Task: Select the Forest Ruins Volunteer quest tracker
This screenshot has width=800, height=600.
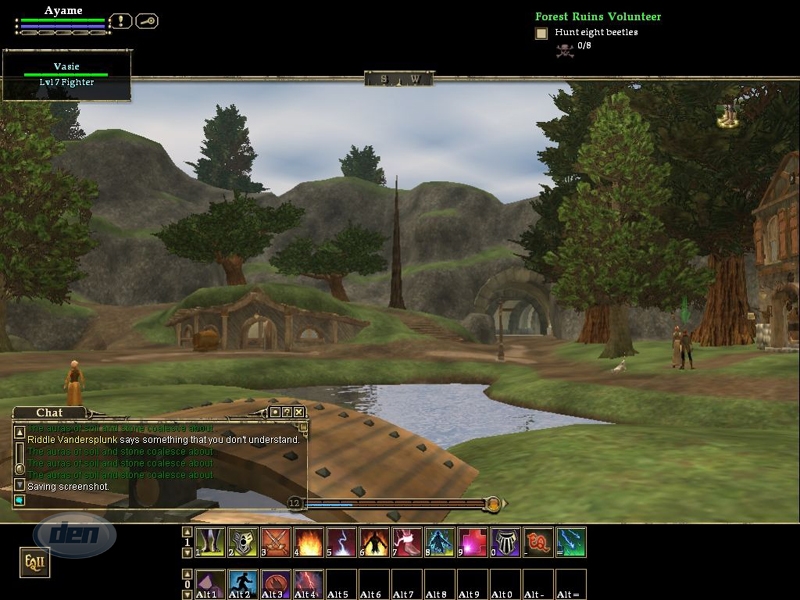Action: click(598, 17)
